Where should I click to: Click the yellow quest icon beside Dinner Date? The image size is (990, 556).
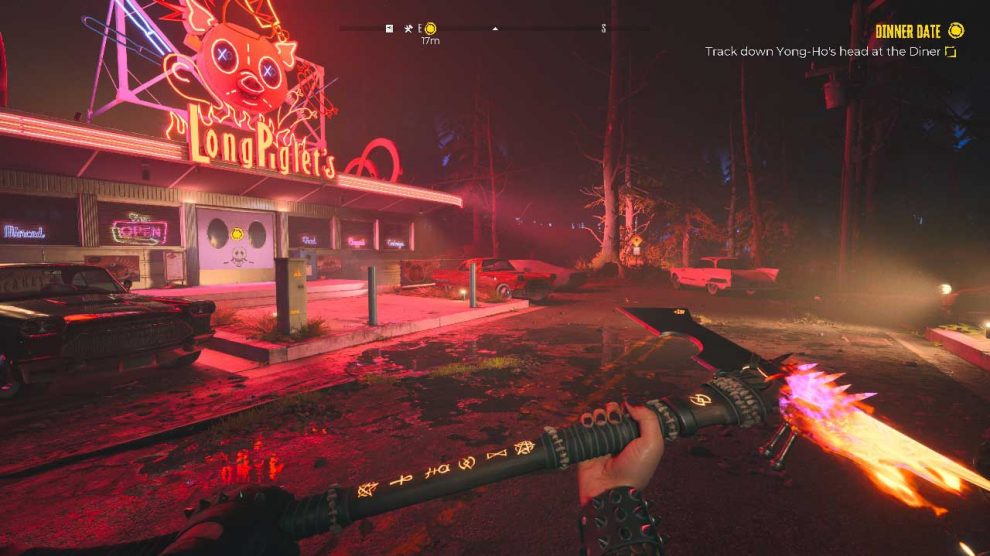coord(956,30)
